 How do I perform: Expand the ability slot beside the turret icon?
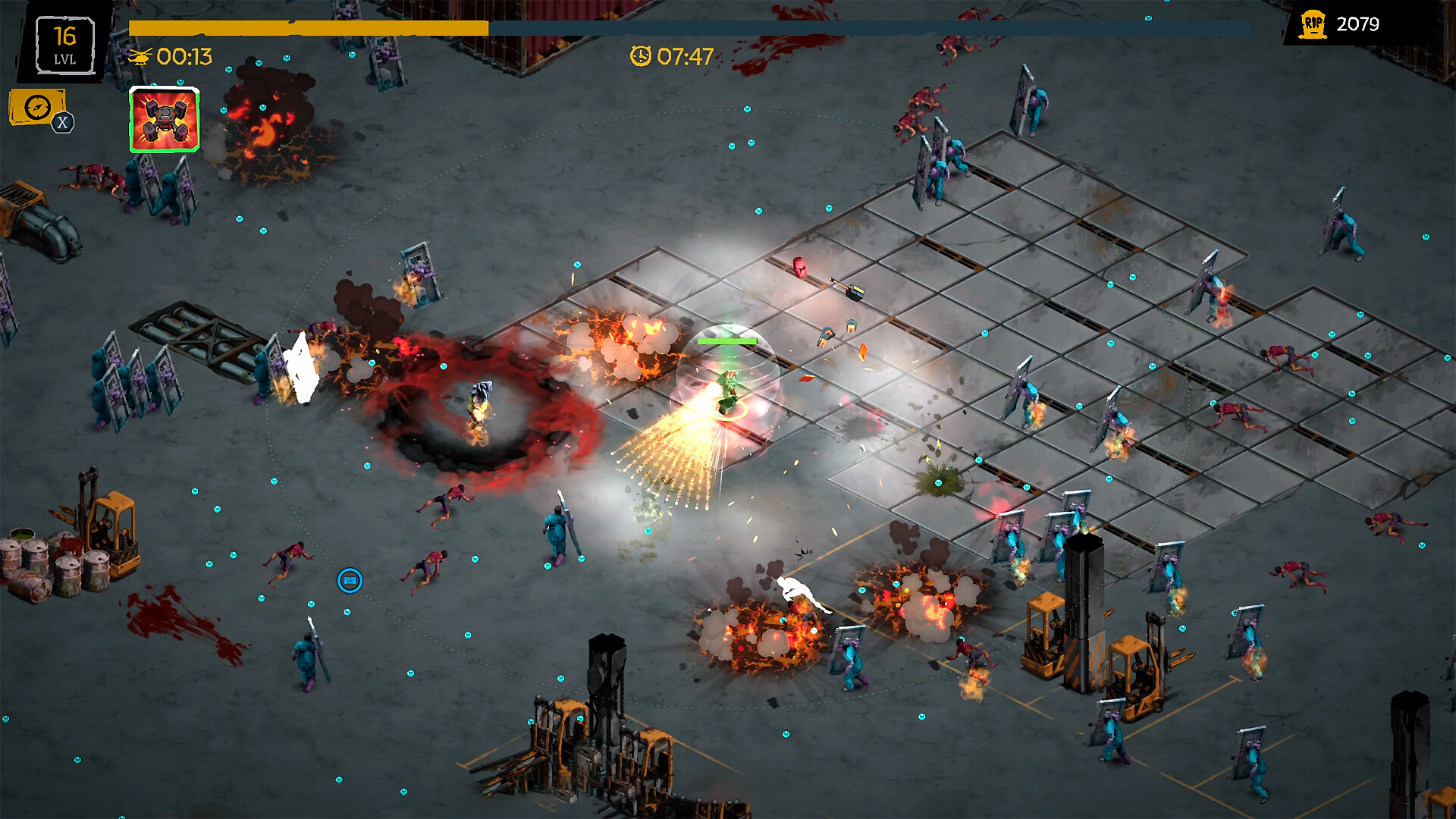pyautogui.click(x=162, y=118)
